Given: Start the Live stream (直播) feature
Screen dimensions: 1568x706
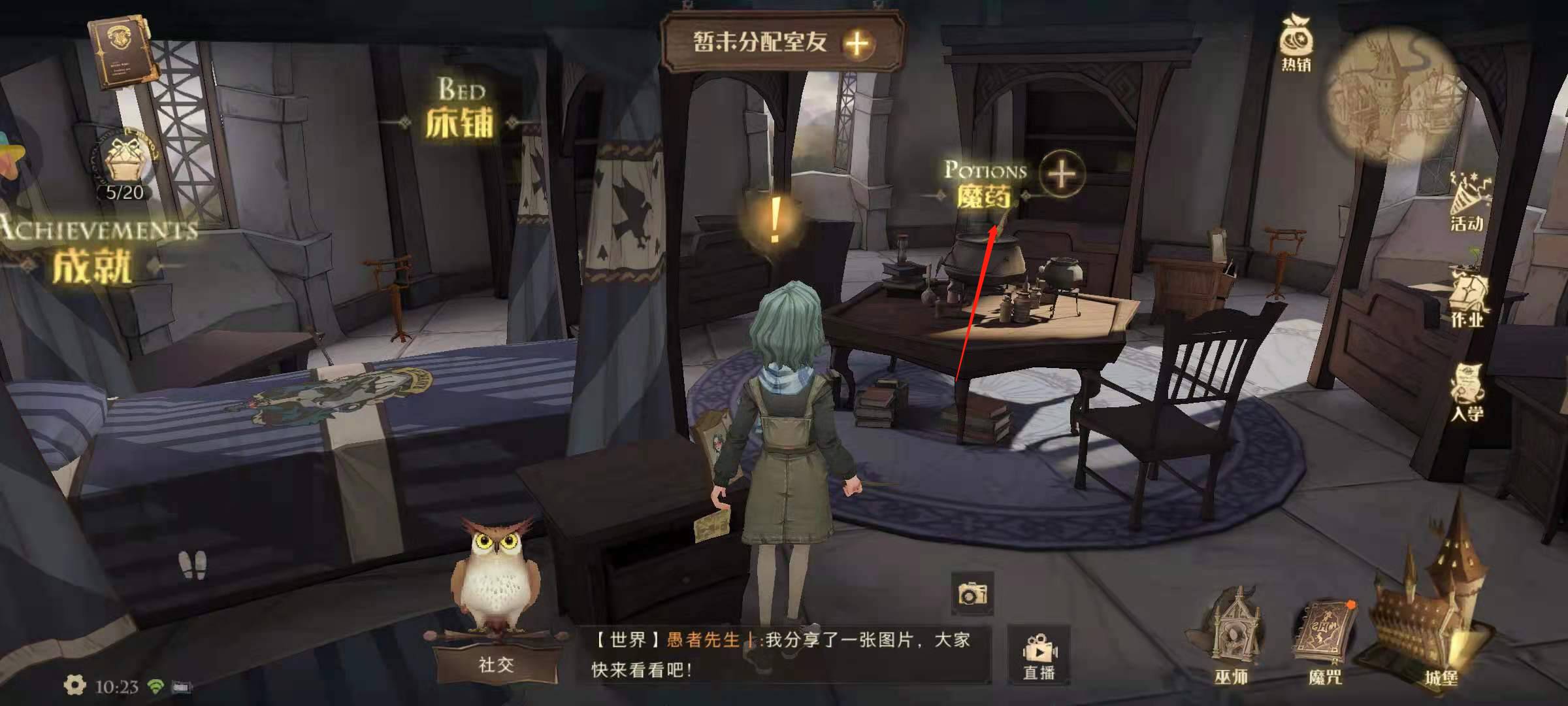Looking at the screenshot, I should click(x=1039, y=654).
